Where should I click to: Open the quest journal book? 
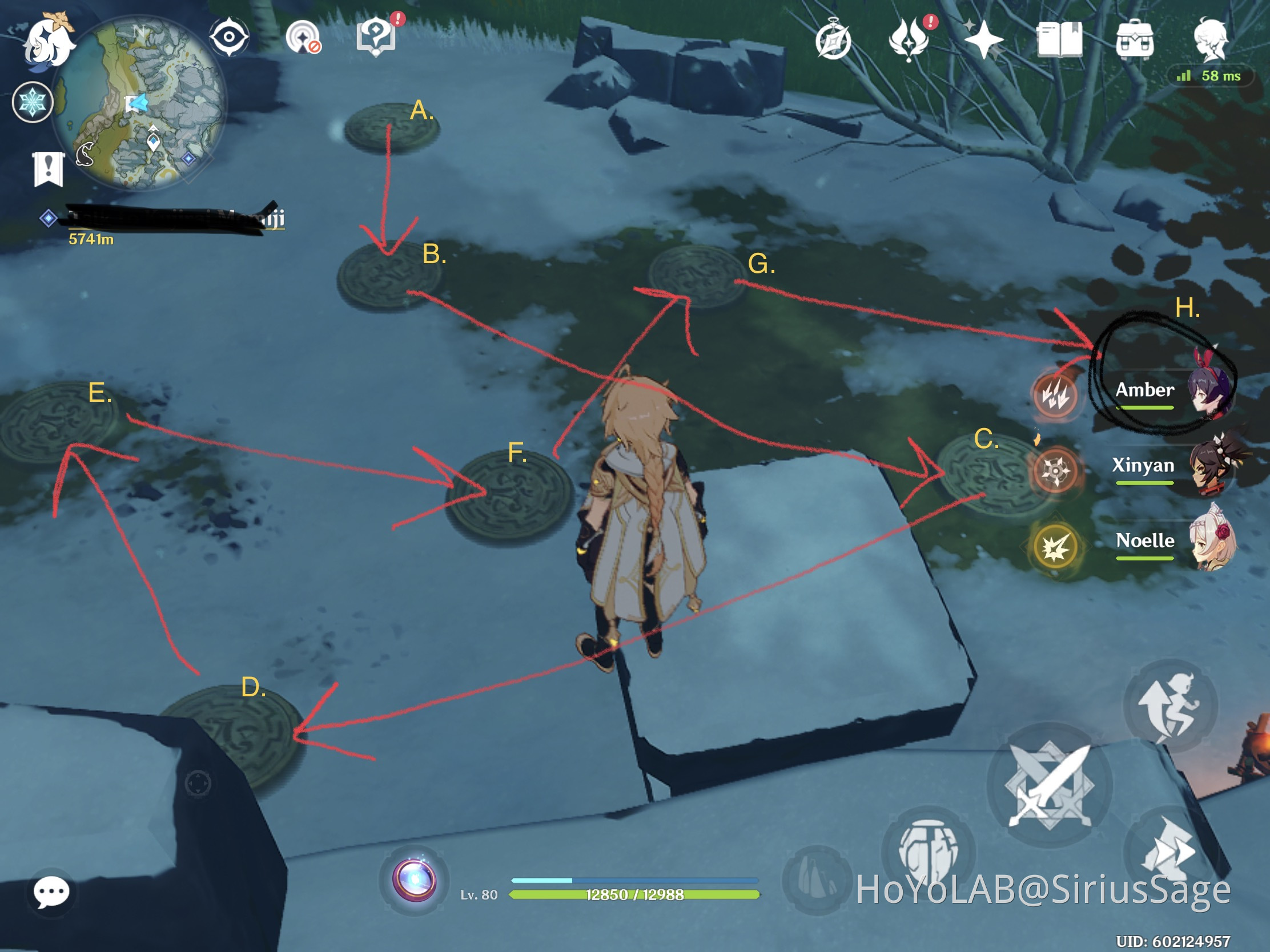(1060, 38)
